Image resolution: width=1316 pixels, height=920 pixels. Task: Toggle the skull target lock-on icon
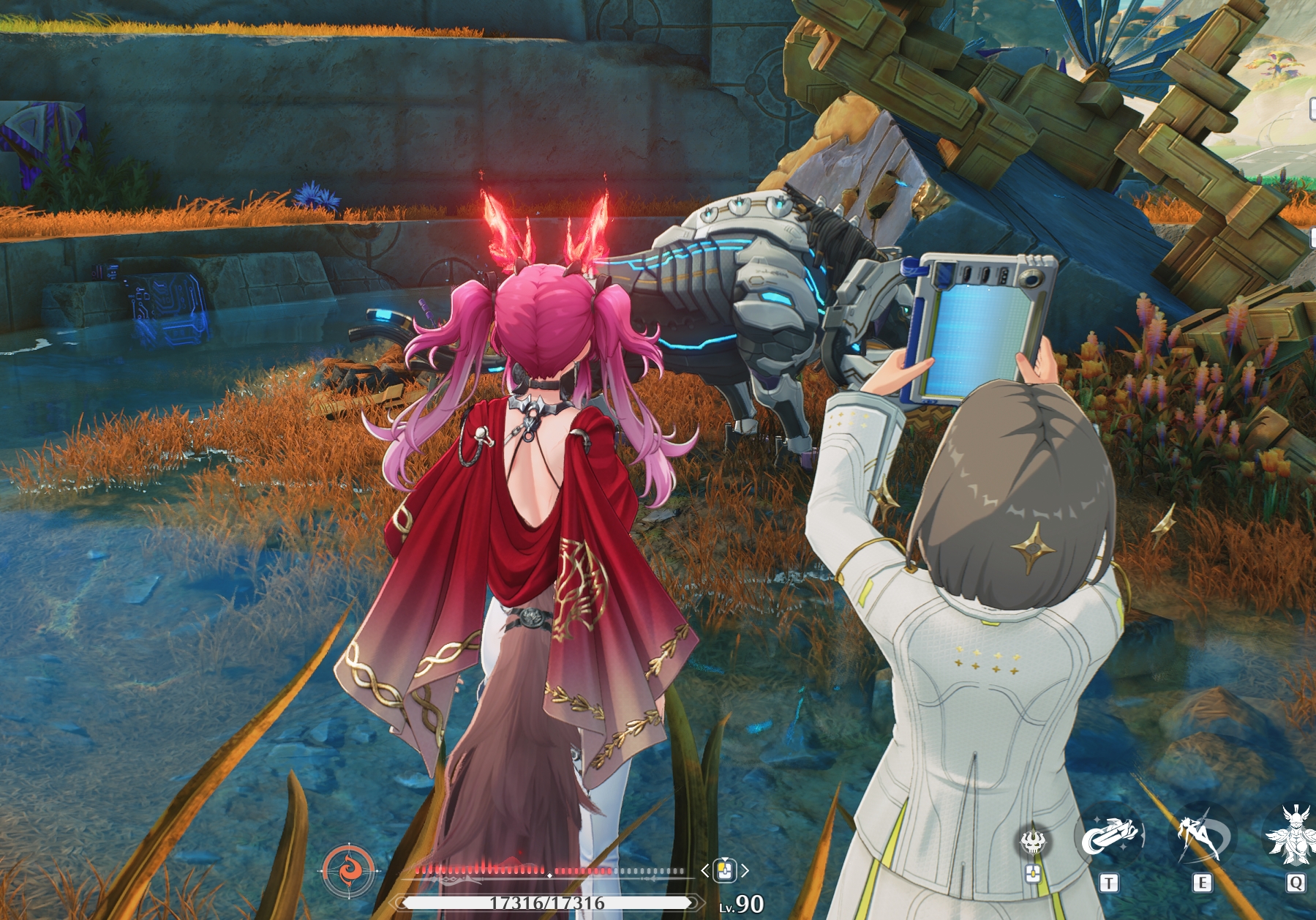click(x=1033, y=842)
